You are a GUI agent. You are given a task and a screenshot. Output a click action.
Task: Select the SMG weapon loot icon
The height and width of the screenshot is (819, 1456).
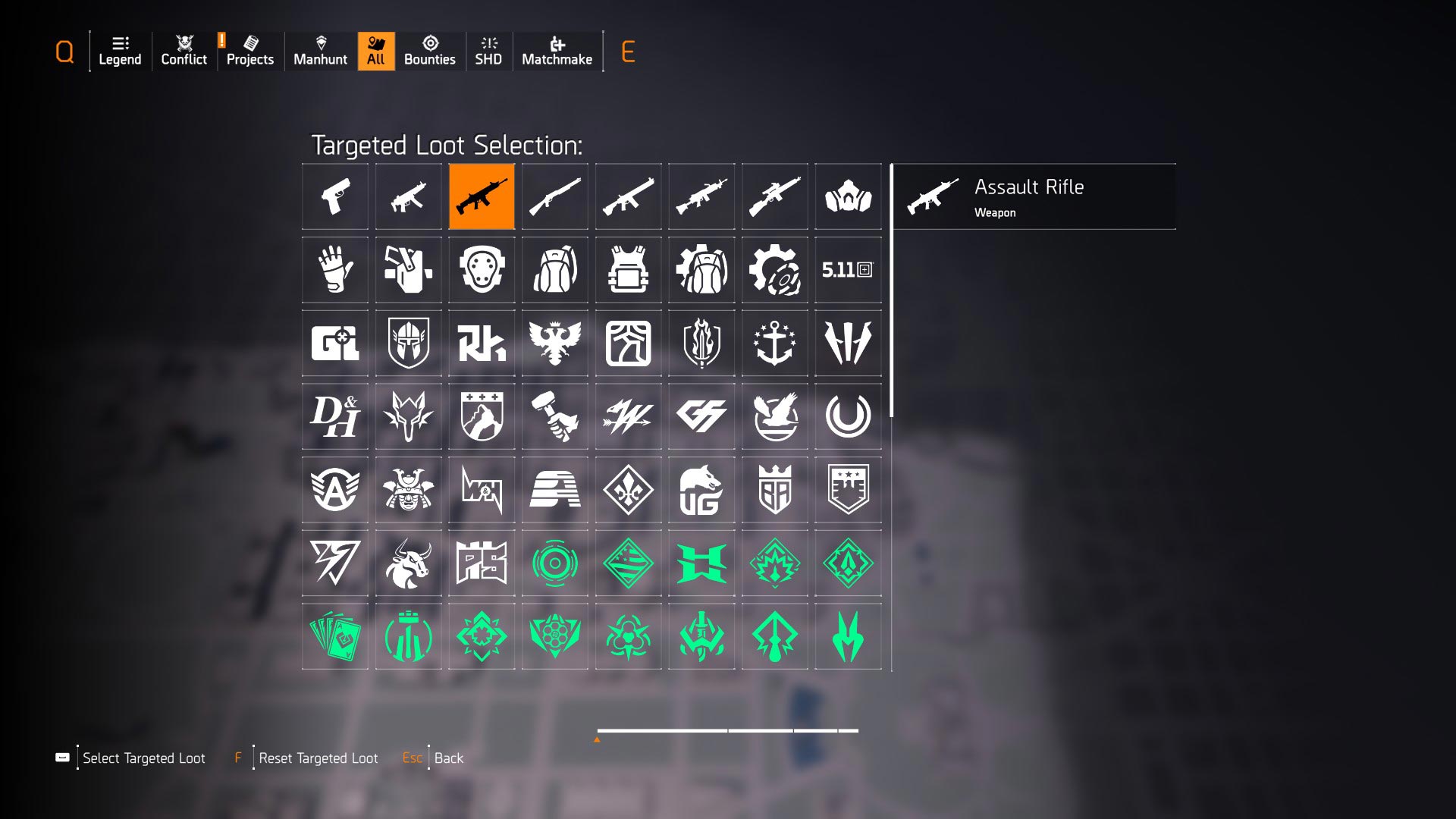408,196
